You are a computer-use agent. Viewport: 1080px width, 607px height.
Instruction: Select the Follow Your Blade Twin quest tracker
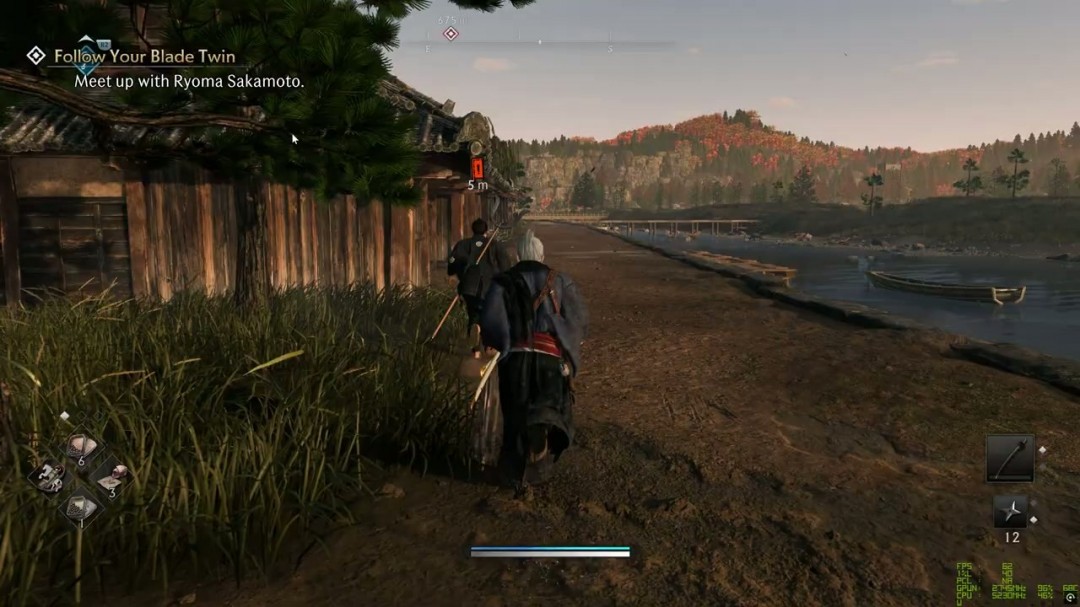pyautogui.click(x=144, y=57)
